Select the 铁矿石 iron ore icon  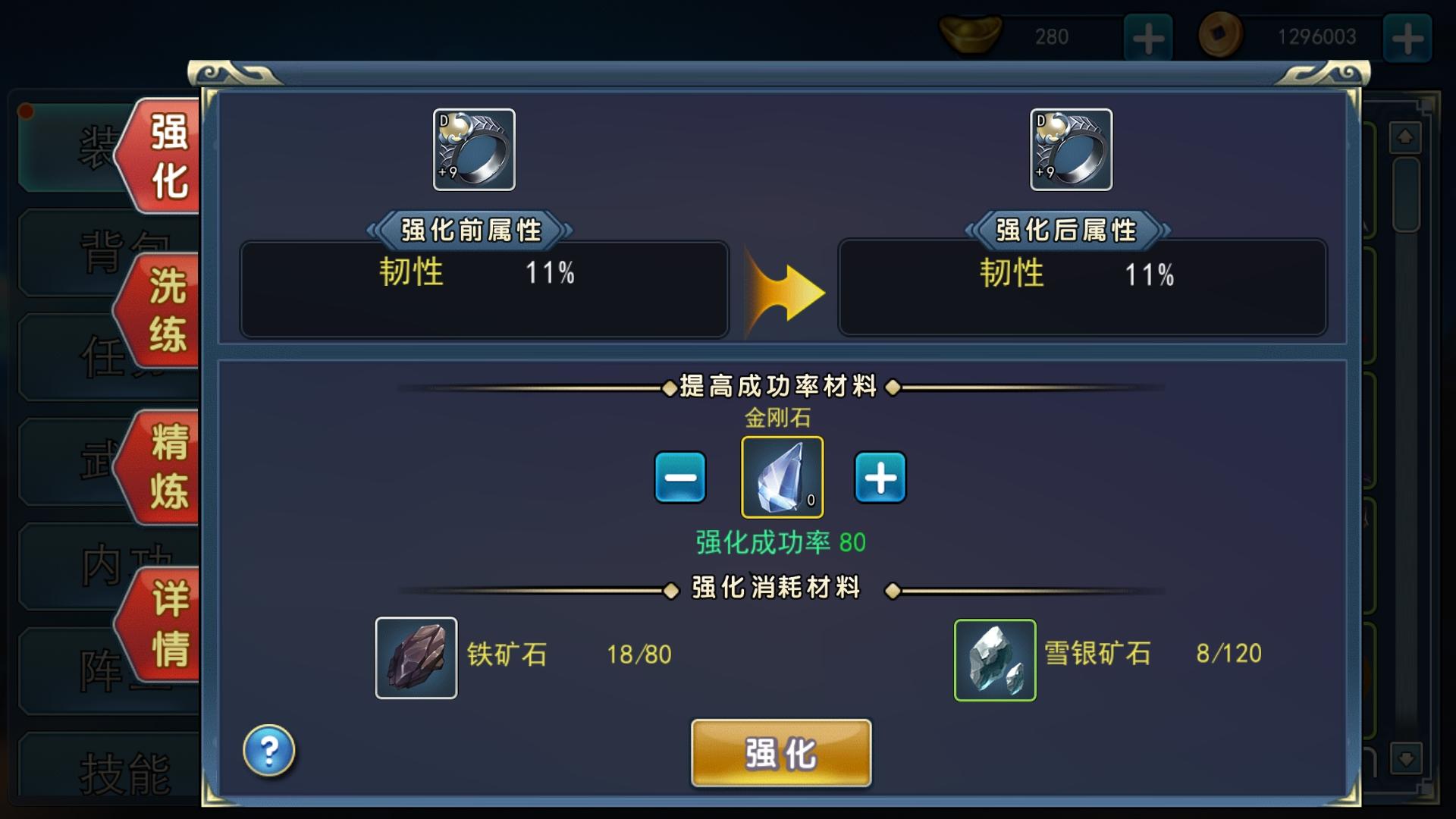pos(416,657)
